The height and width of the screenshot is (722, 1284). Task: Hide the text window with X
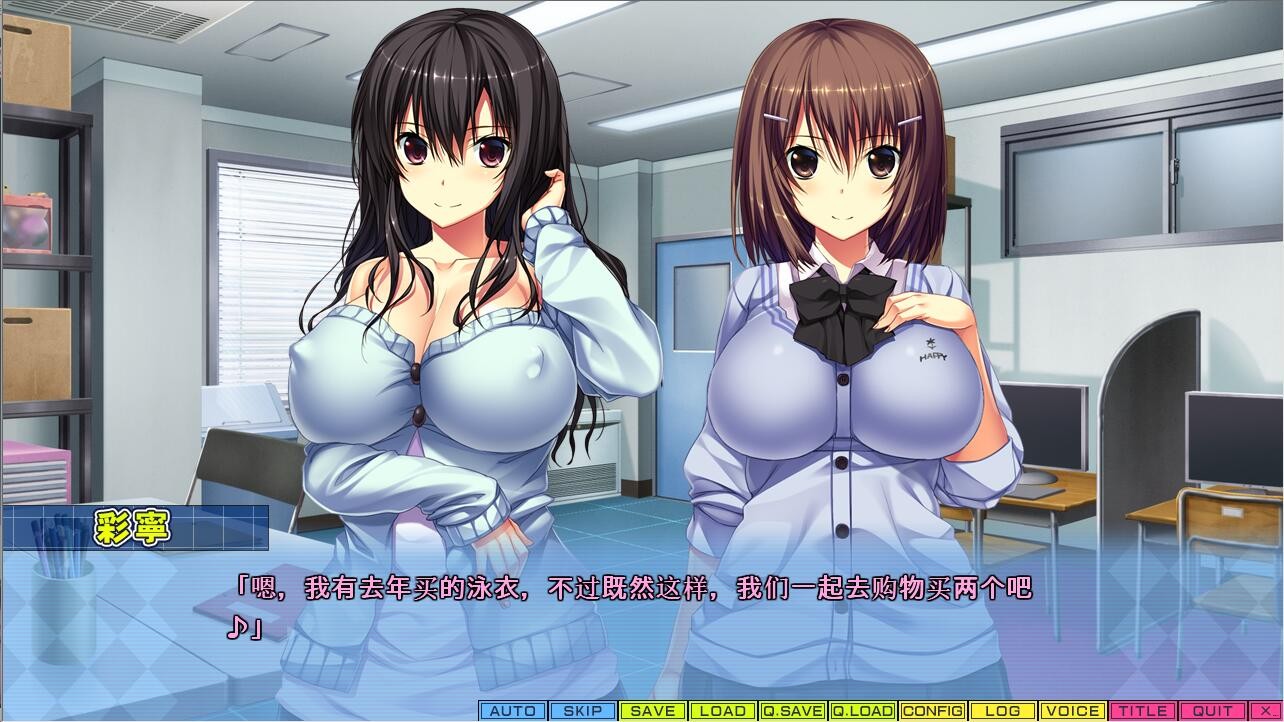coord(1264,711)
